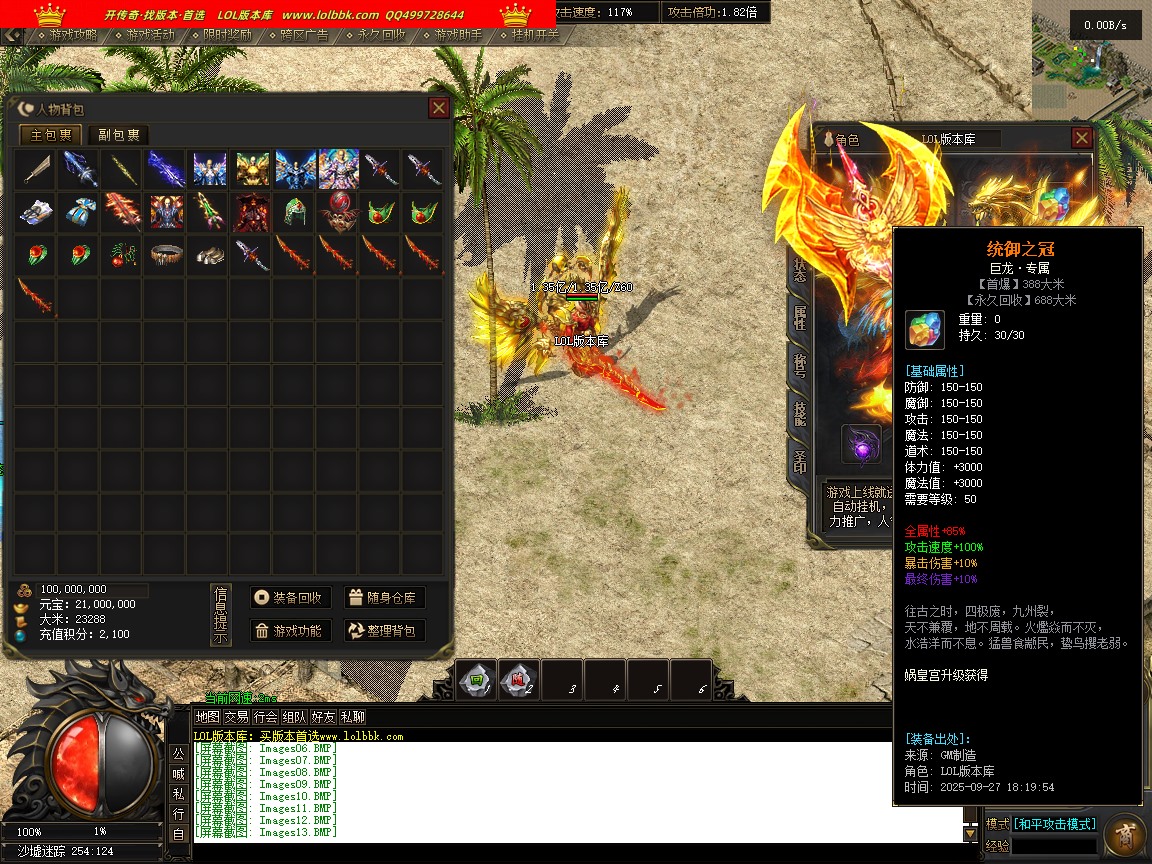The height and width of the screenshot is (864, 1152).
Task: Click the 游戏功能 button
Action: pos(290,631)
